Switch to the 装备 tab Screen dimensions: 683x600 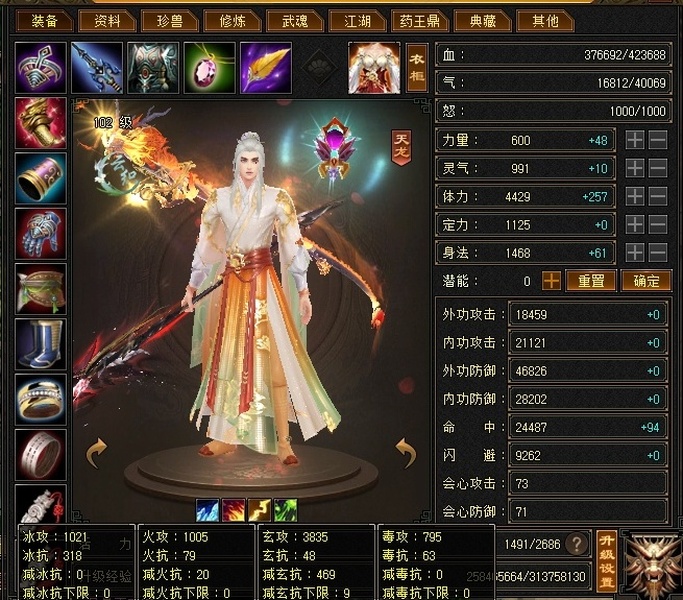pos(44,21)
